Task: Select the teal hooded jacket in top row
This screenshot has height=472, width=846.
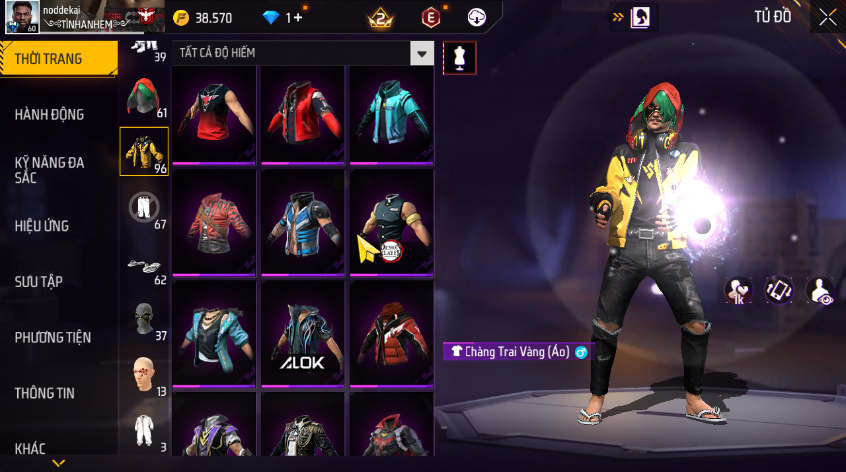Action: tap(391, 113)
